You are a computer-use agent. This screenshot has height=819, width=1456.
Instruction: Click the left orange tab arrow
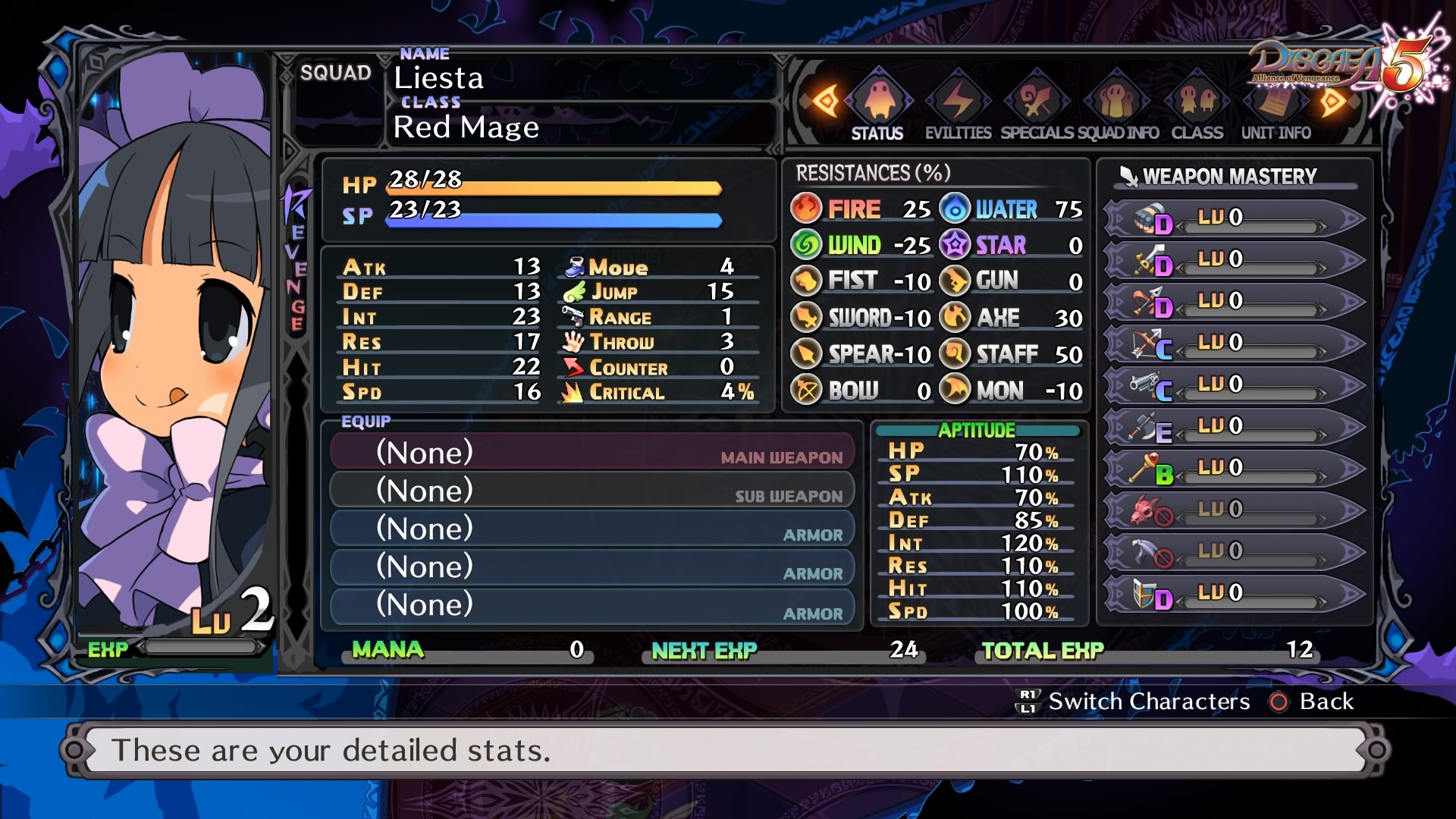tap(825, 101)
